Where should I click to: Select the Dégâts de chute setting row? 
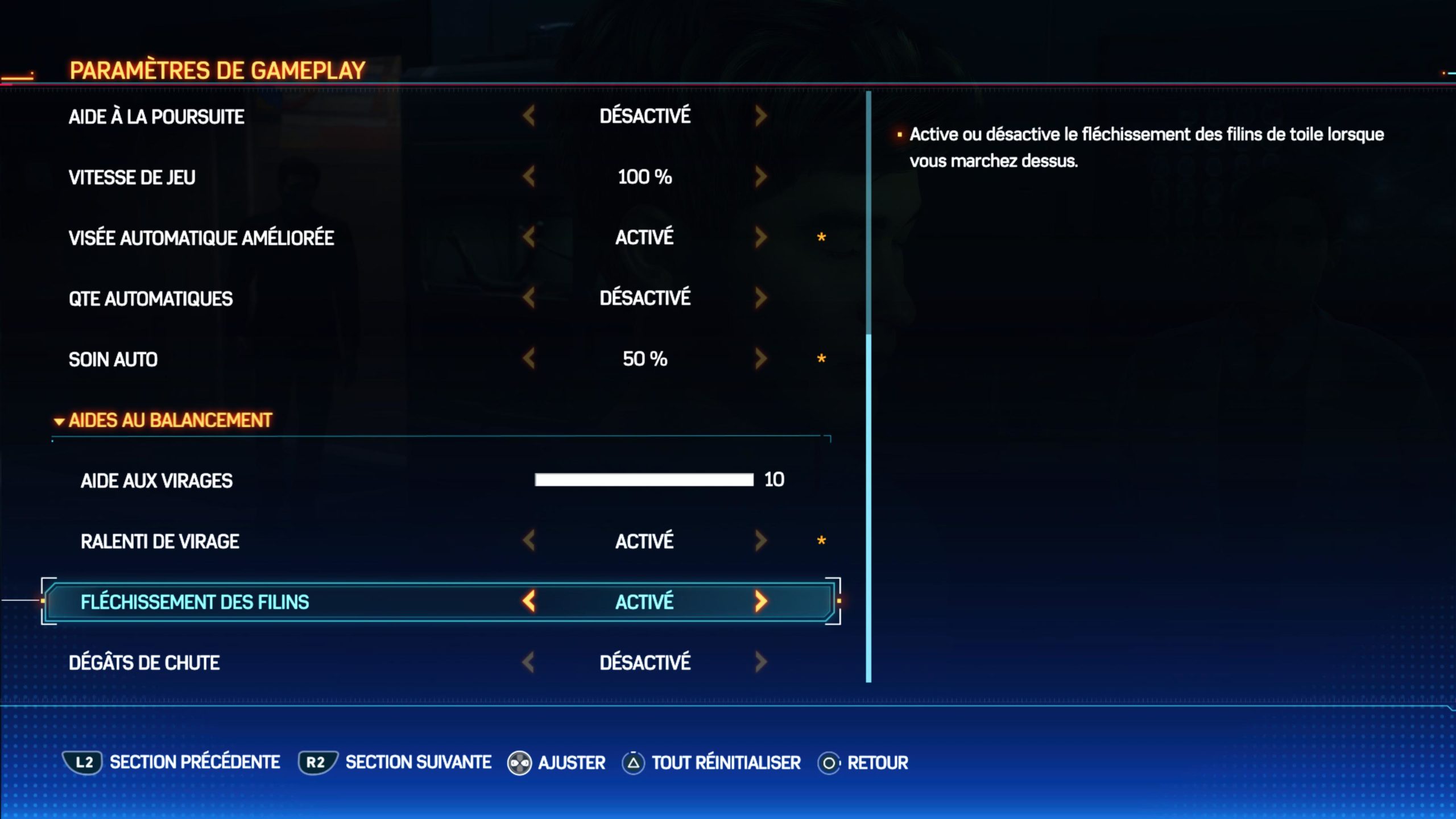click(144, 663)
